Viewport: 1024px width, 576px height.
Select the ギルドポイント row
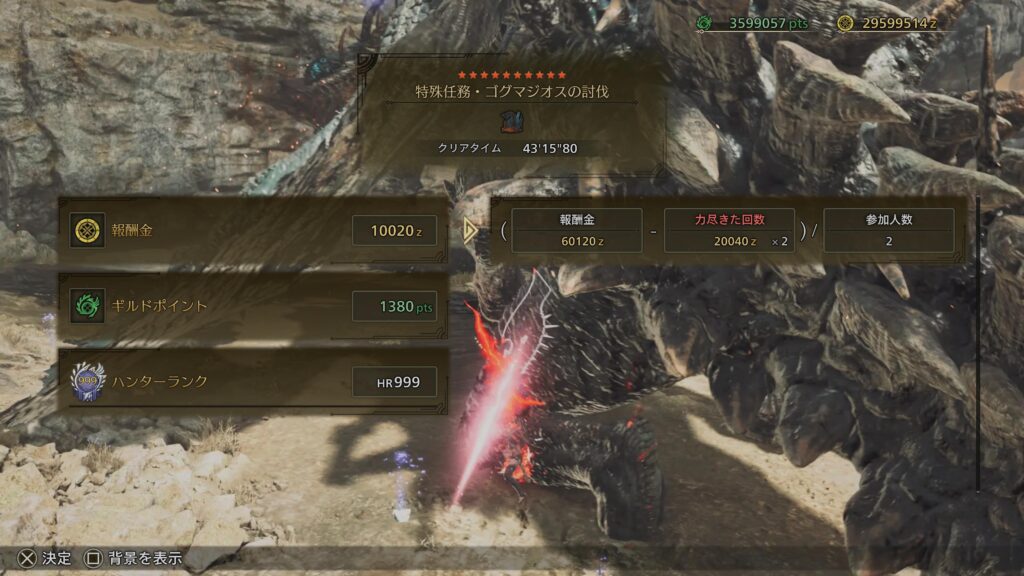pos(252,306)
